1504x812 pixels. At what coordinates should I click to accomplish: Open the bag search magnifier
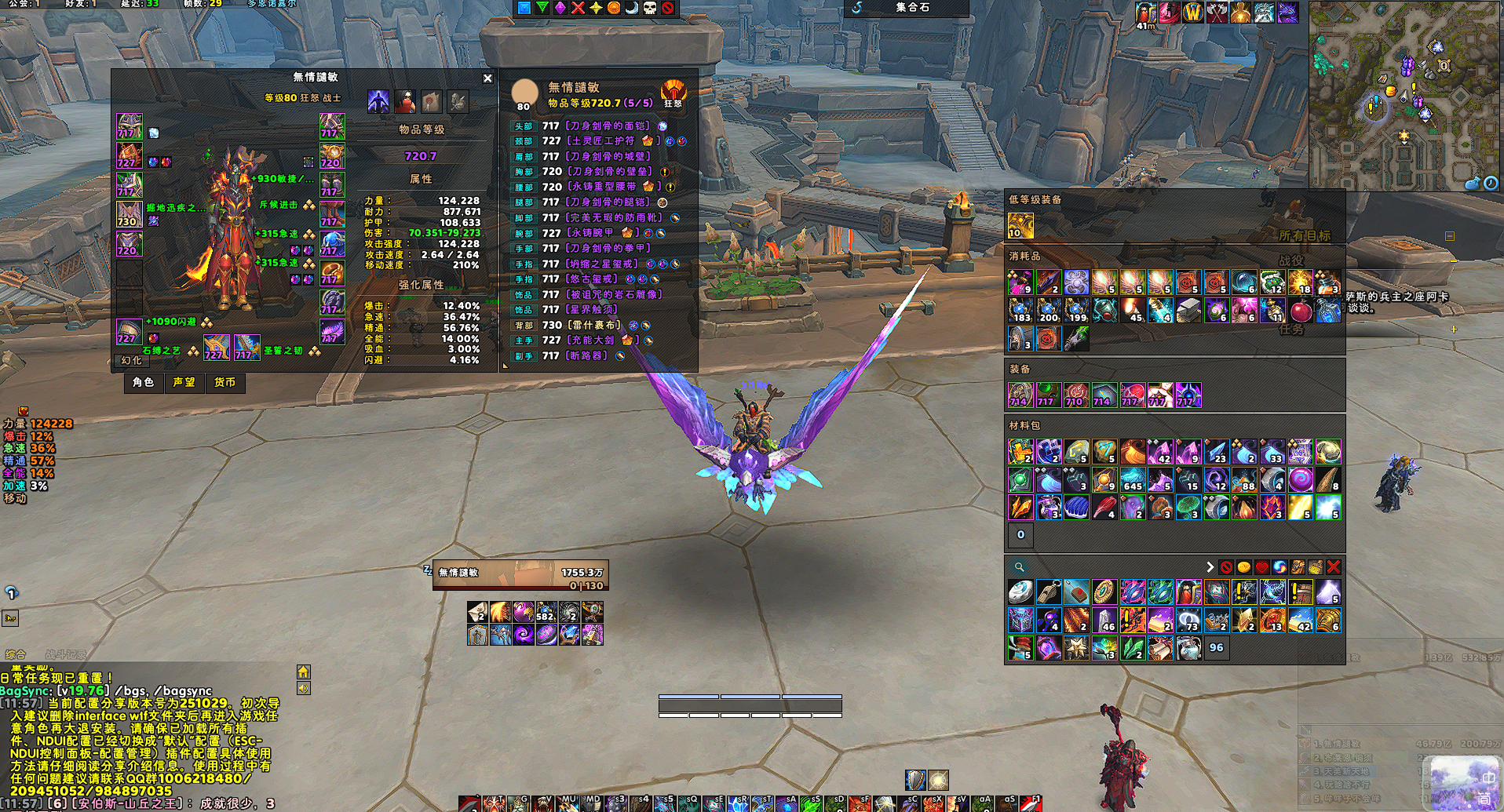(x=1019, y=566)
